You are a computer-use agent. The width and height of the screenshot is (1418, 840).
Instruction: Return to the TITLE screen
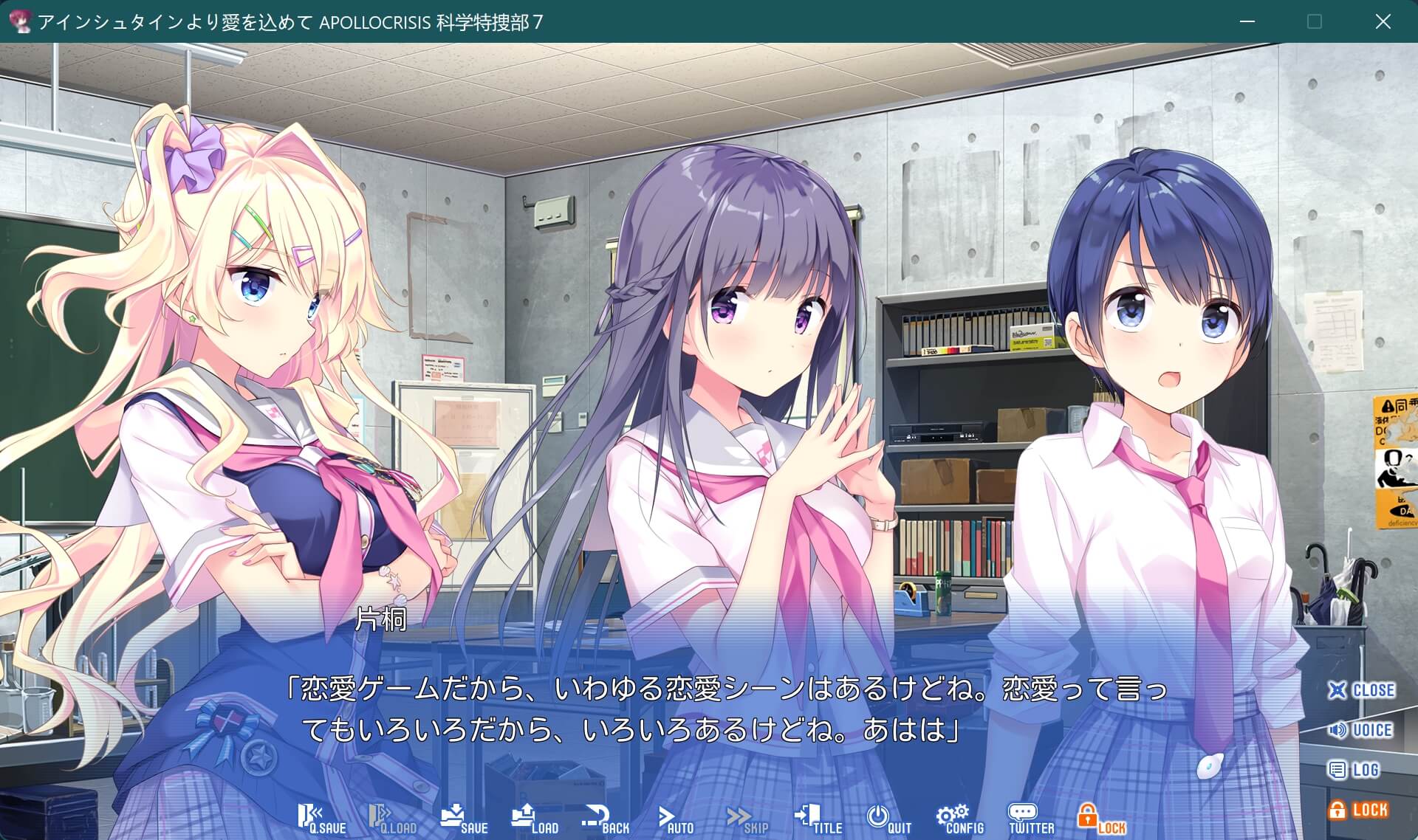pos(818,819)
